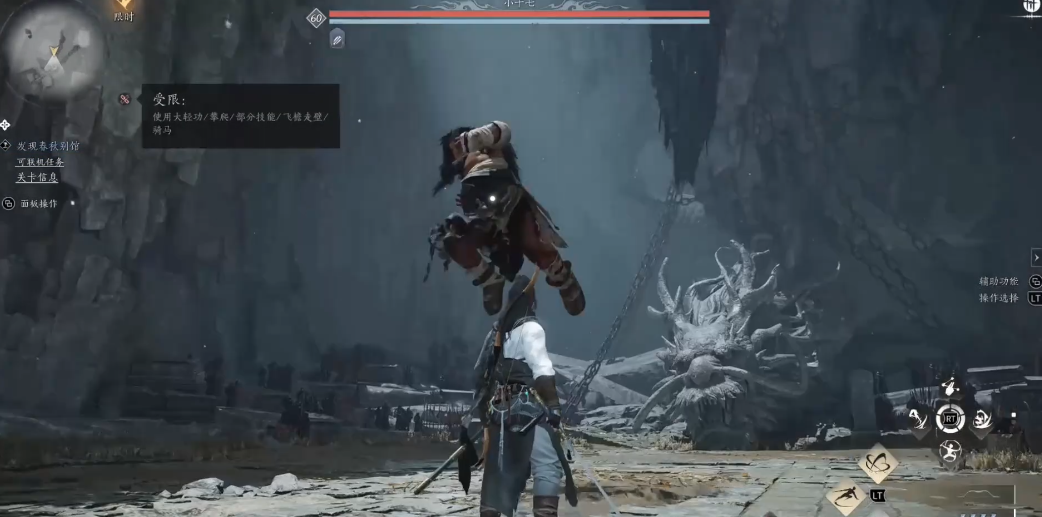Image resolution: width=1042 pixels, height=517 pixels.
Task: Use the diamond swirling-loops skill icon
Action: coord(878,462)
